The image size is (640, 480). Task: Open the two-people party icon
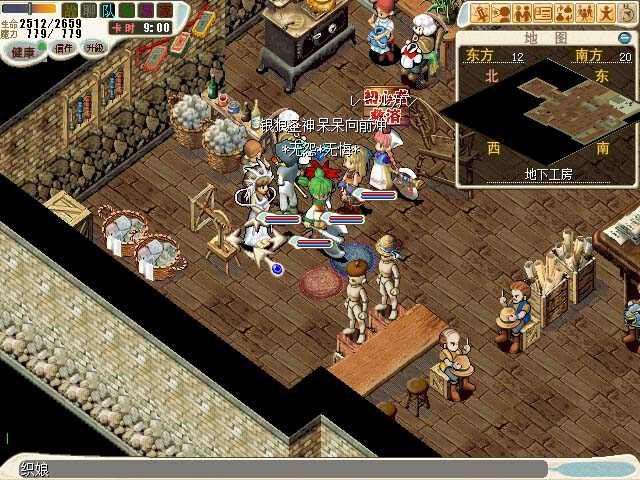(522, 13)
